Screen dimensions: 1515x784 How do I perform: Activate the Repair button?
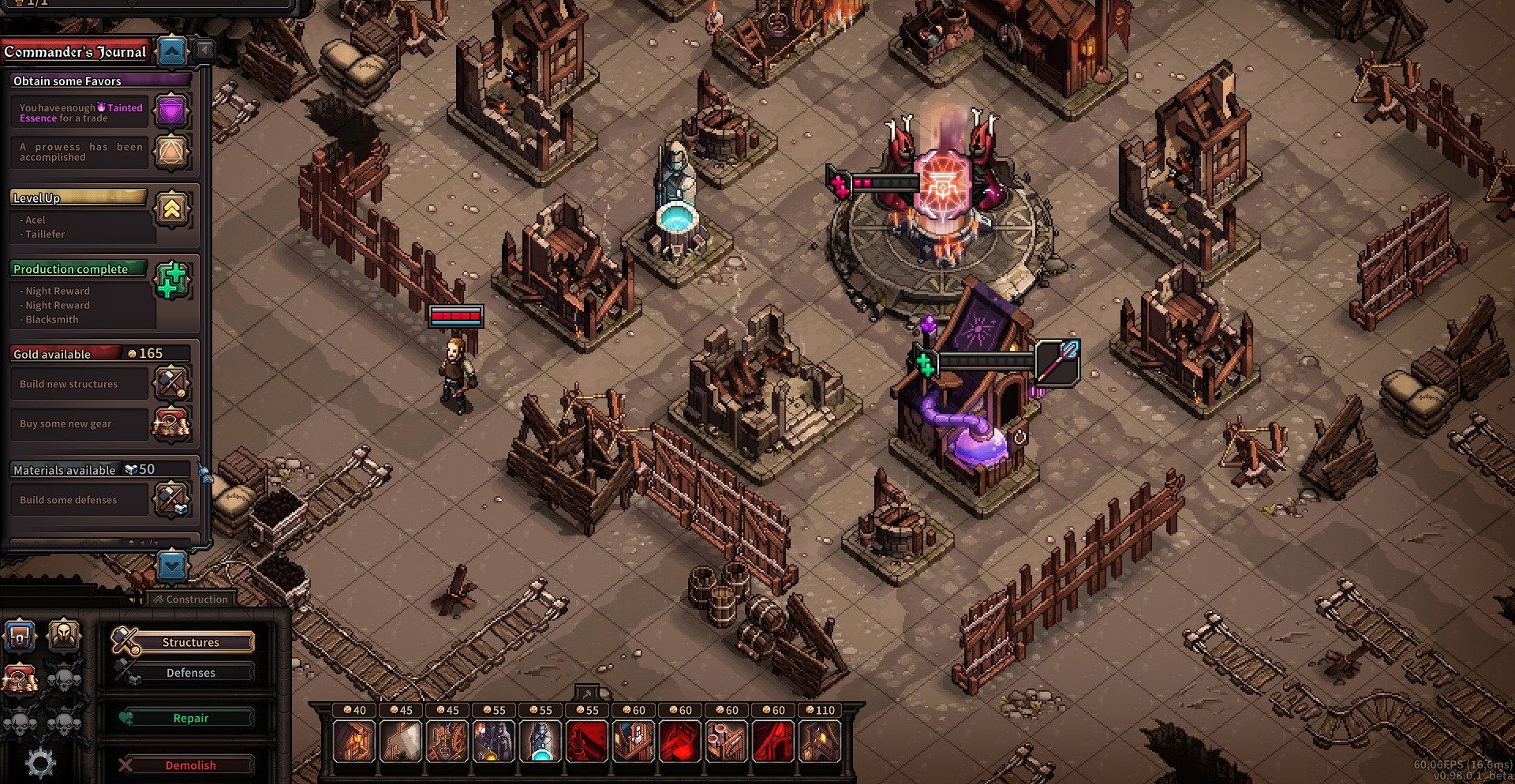pos(190,719)
